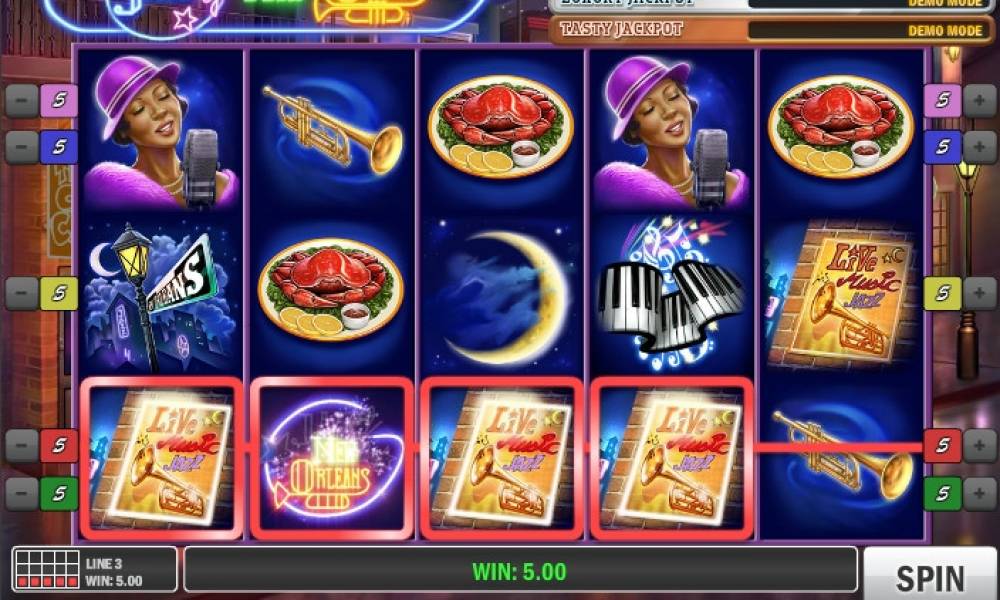Viewport: 1000px width, 600px height.
Task: Decrease the purple line bet with minus
Action: click(x=22, y=100)
